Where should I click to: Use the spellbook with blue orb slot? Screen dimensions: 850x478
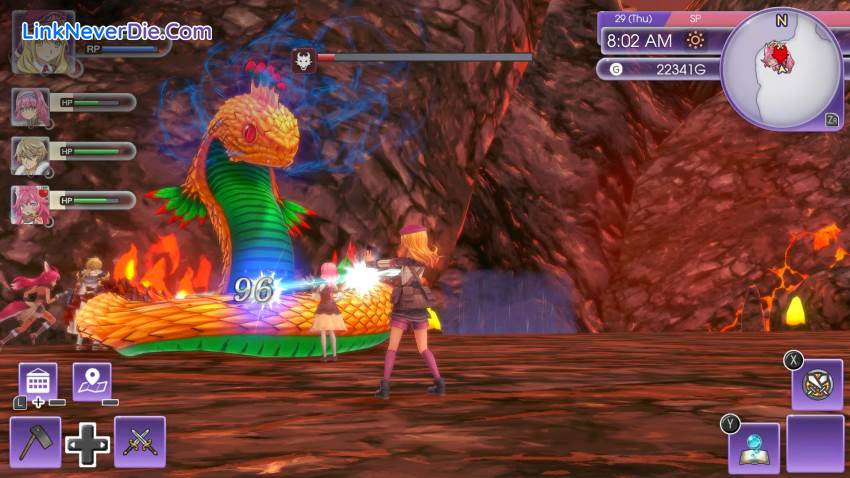pos(754,447)
